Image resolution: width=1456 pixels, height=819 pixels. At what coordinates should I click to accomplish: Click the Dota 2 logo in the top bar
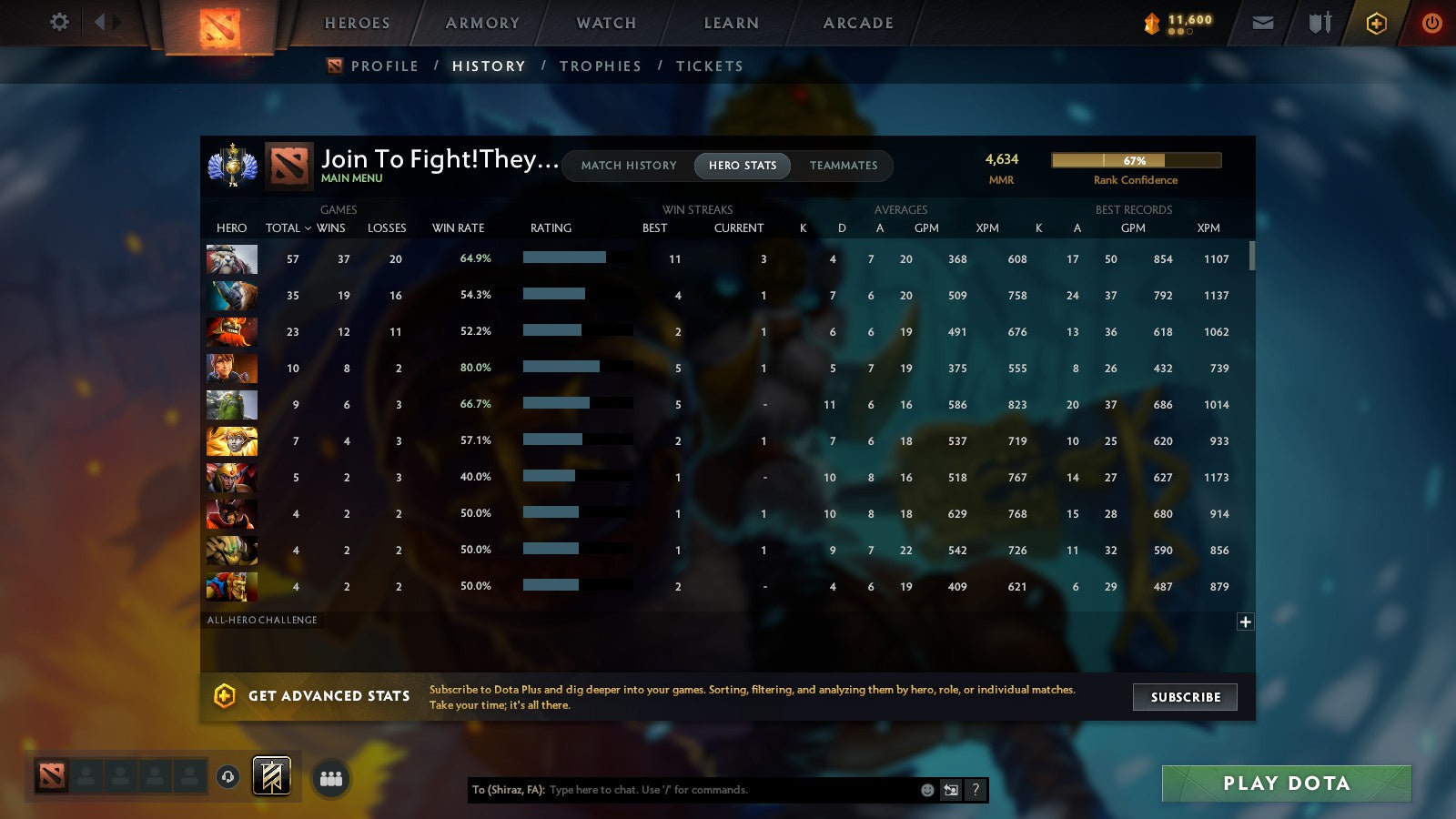[218, 25]
